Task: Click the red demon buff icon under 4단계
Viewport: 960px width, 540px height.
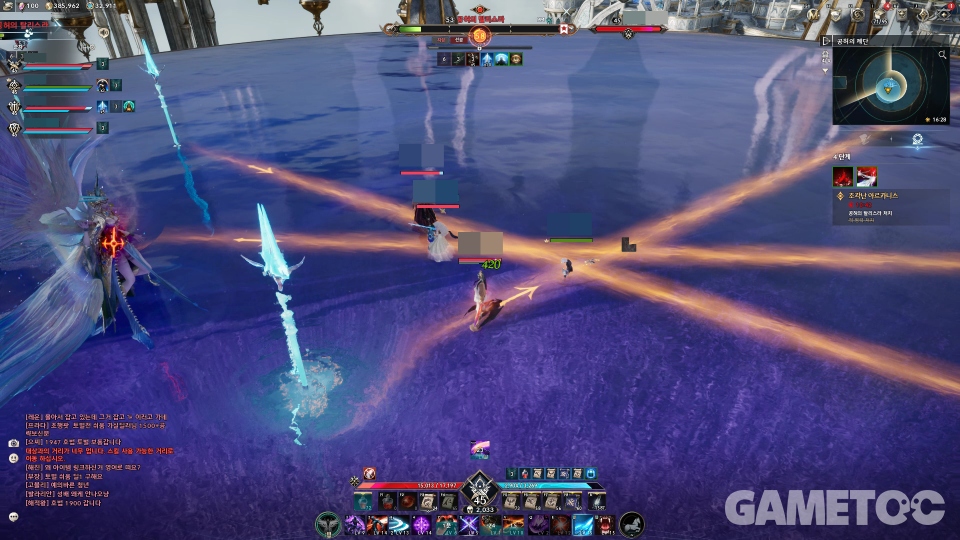Action: coord(843,177)
